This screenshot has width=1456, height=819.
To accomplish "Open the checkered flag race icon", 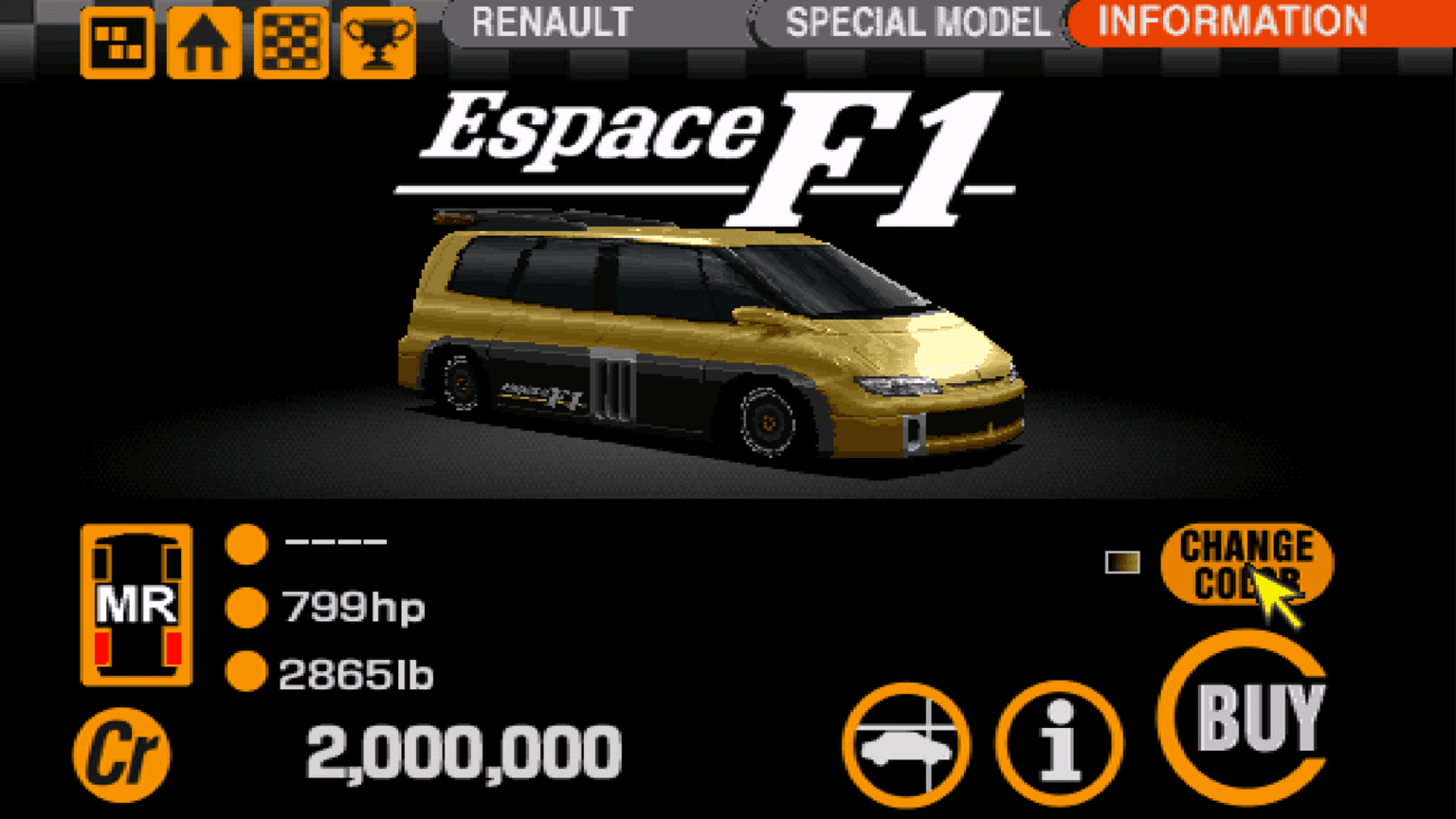I will pos(290,42).
